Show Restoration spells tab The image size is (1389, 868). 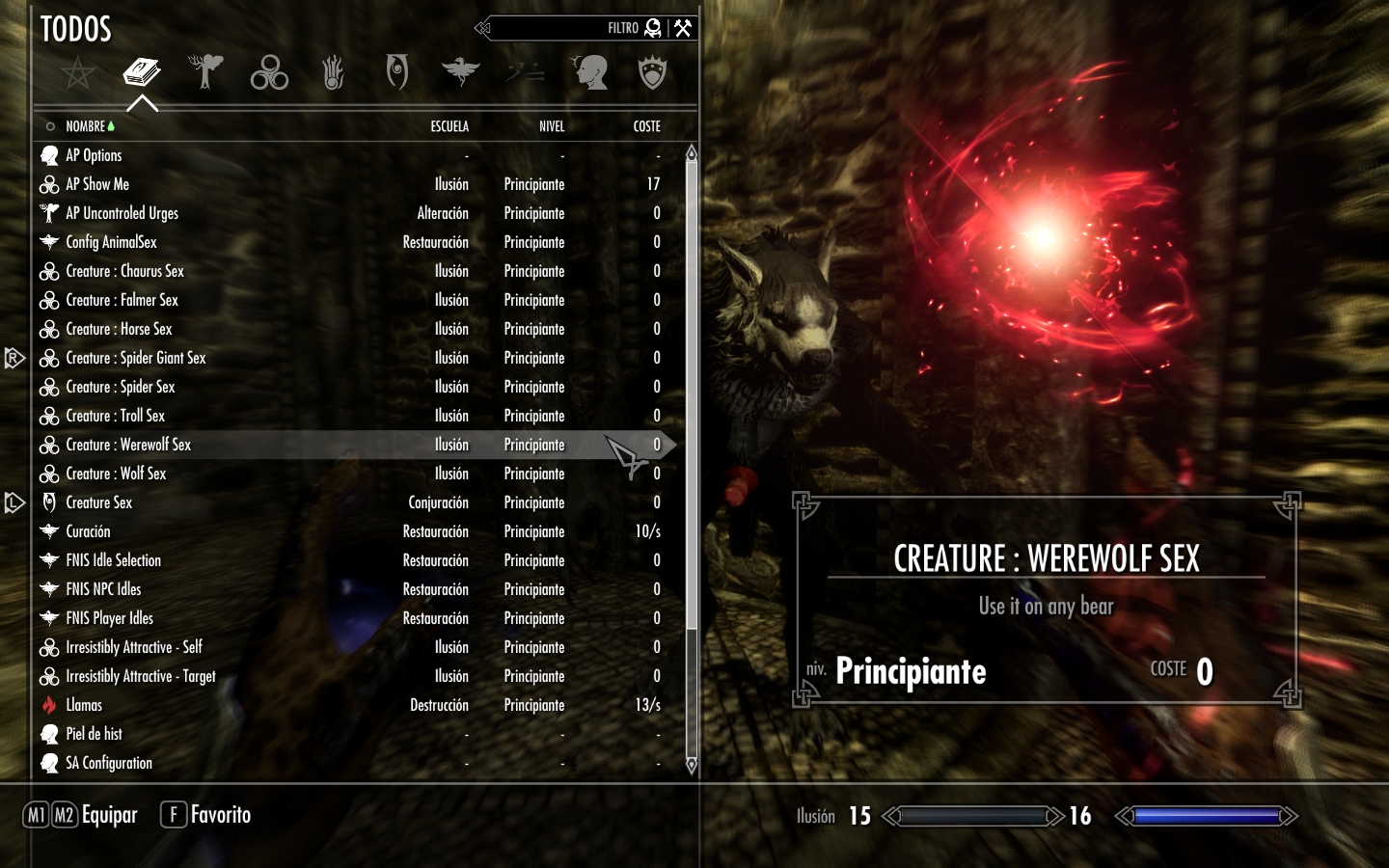tap(460, 72)
